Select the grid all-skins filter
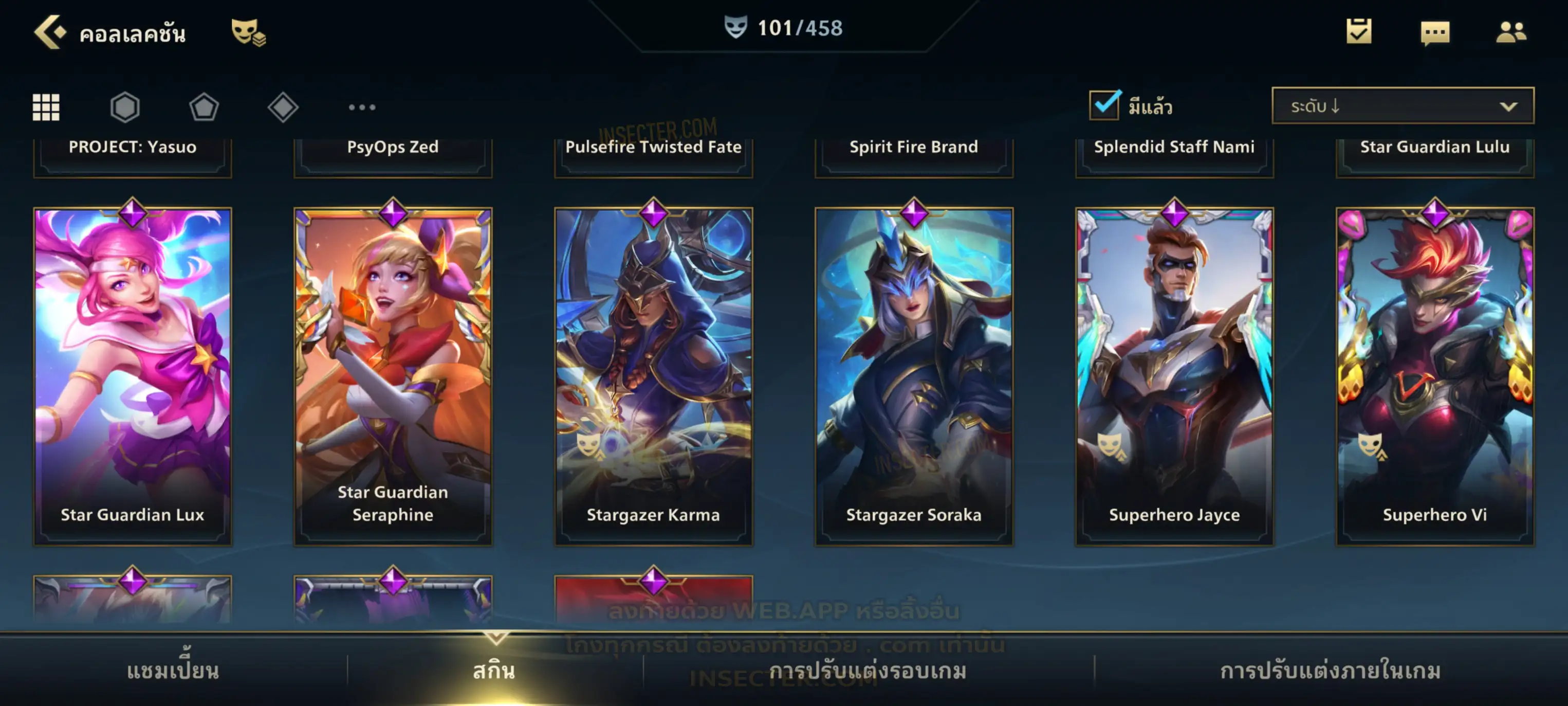This screenshot has height=706, width=1568. coord(46,107)
